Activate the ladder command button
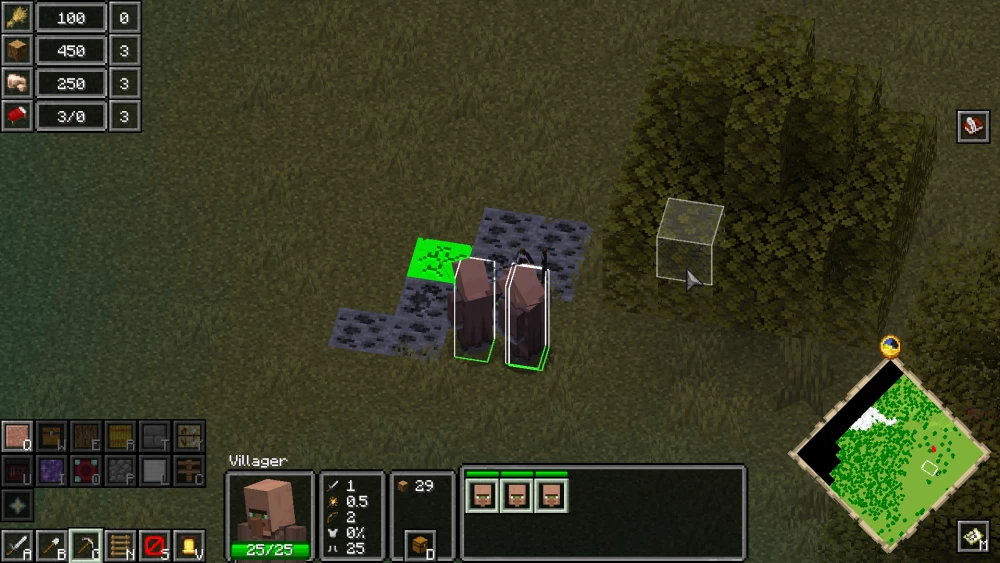The image size is (1000, 563). pyautogui.click(x=120, y=546)
